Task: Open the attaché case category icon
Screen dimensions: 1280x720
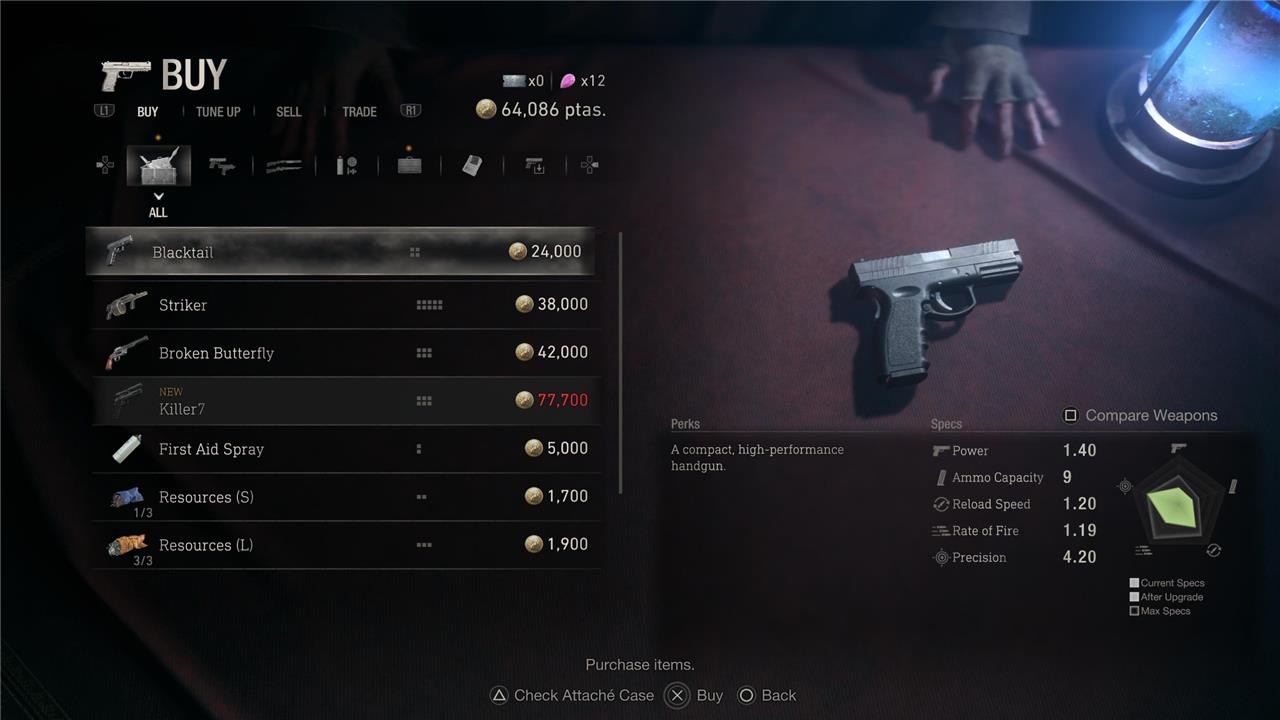Action: click(x=409, y=166)
